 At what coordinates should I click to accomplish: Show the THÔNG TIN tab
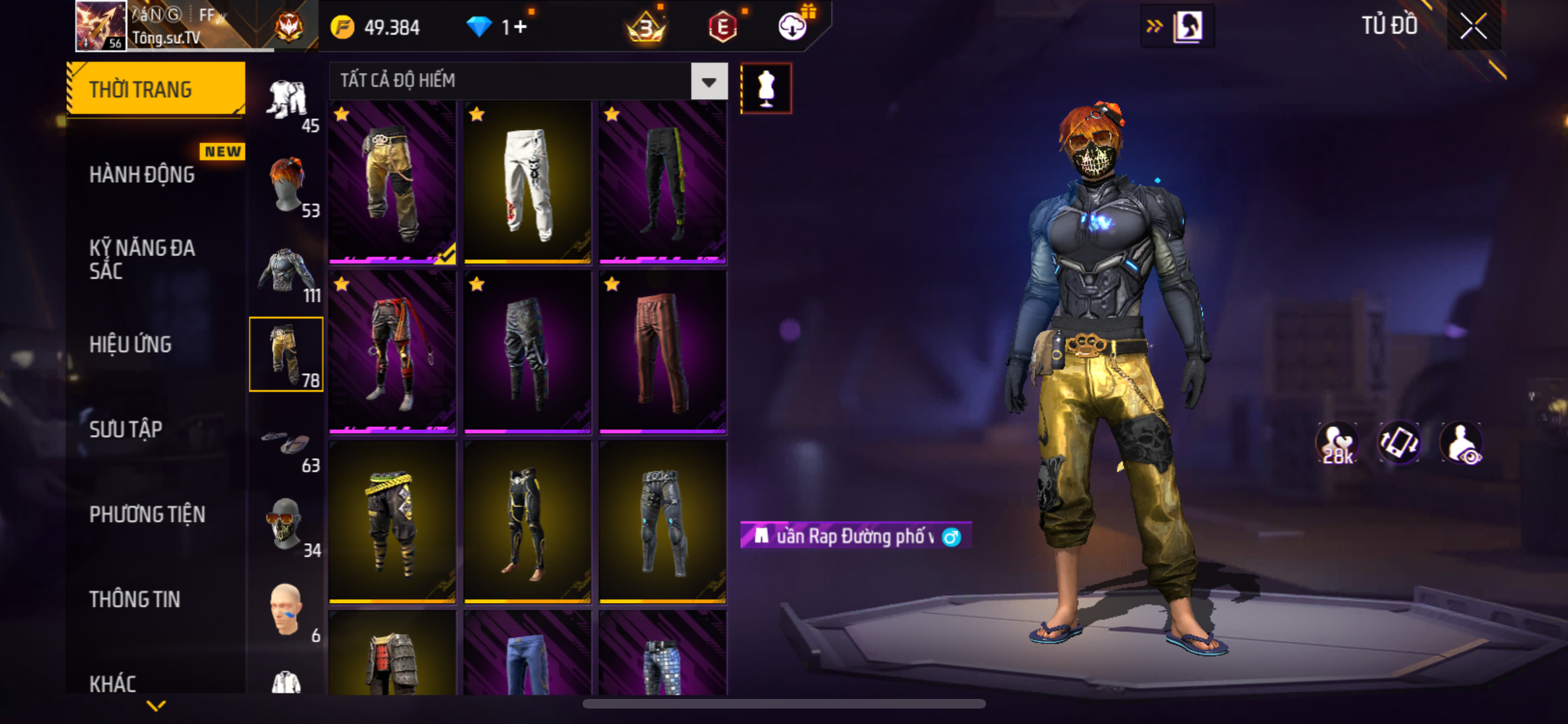coord(135,599)
